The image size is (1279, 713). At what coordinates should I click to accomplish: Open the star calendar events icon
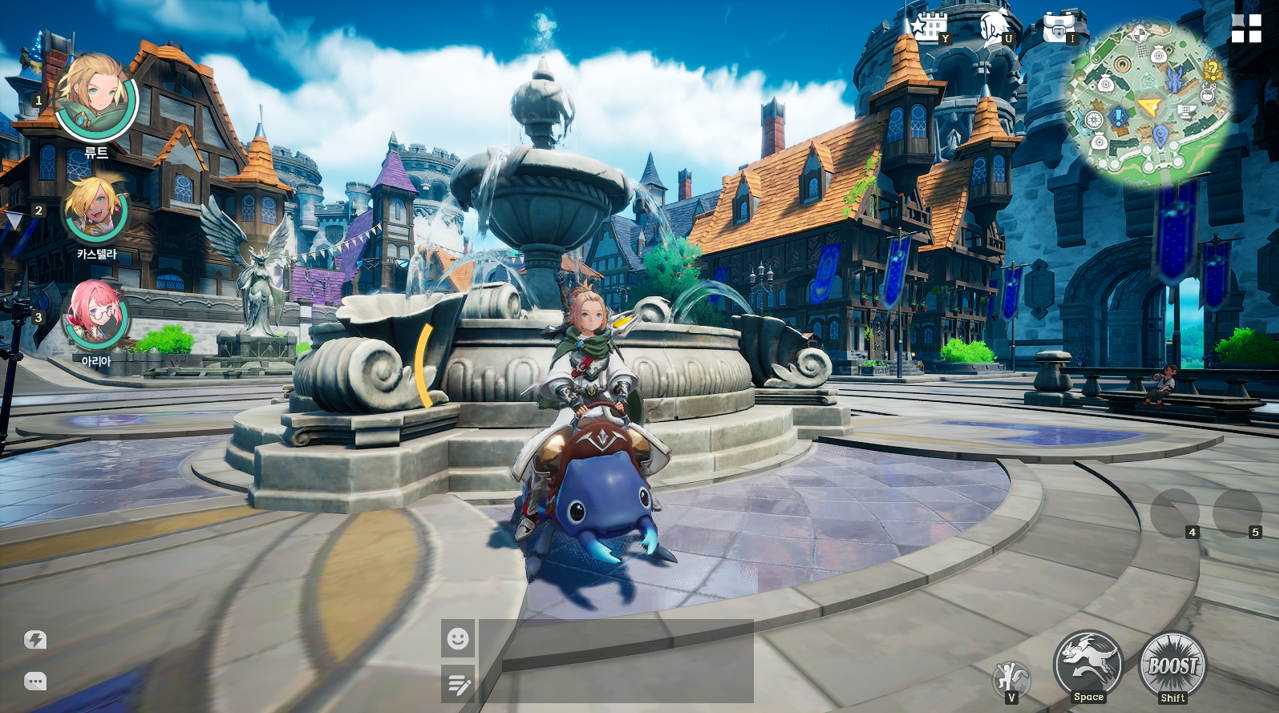(x=928, y=27)
